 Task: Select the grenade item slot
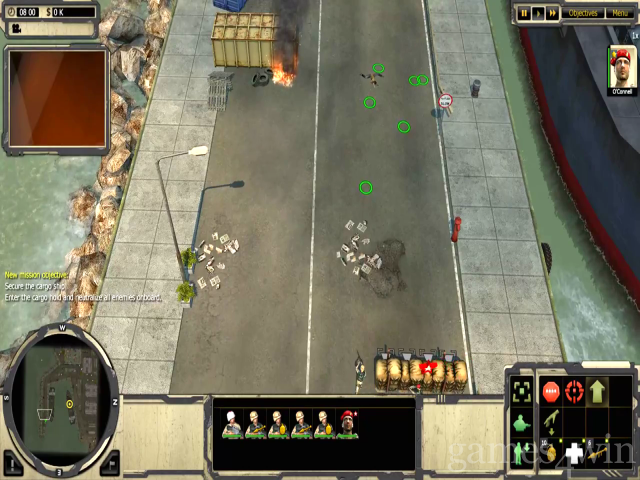coord(552,452)
